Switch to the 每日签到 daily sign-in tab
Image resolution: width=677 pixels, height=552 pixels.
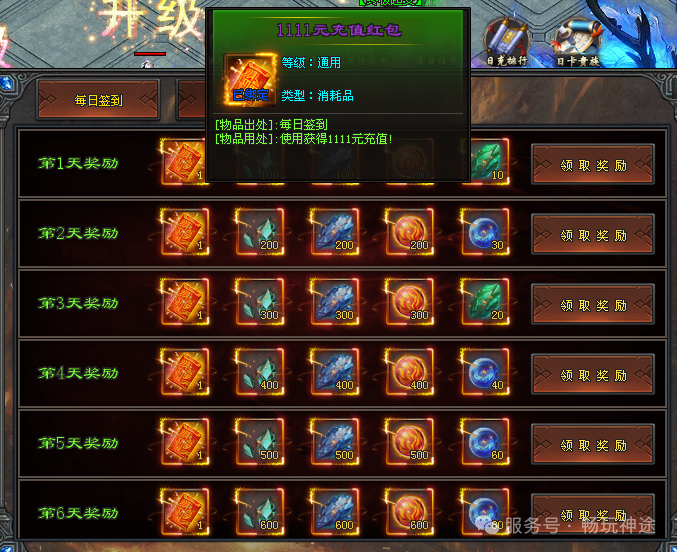(98, 99)
